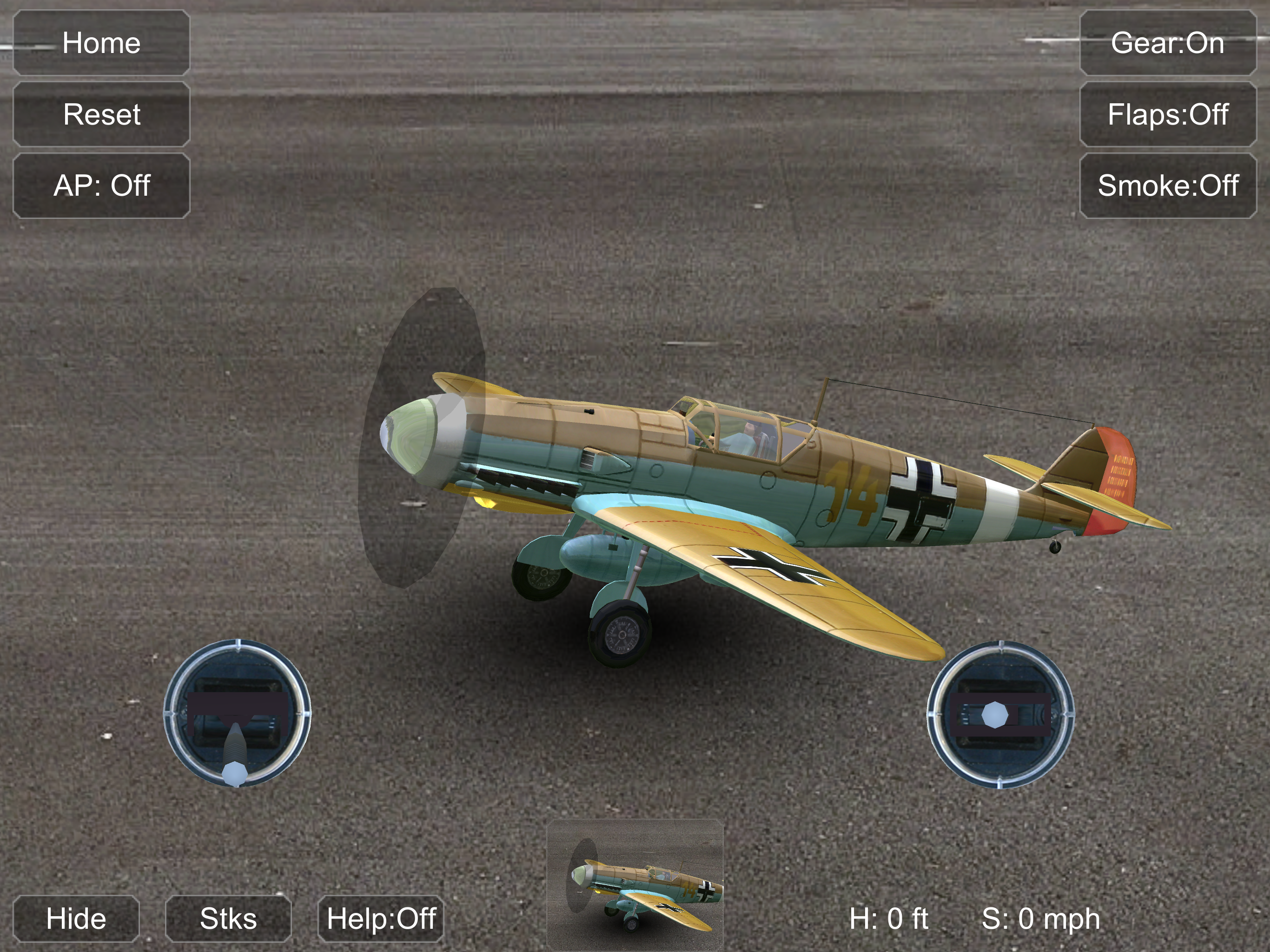Reset the aircraft position
The image size is (1270, 952).
coord(102,114)
